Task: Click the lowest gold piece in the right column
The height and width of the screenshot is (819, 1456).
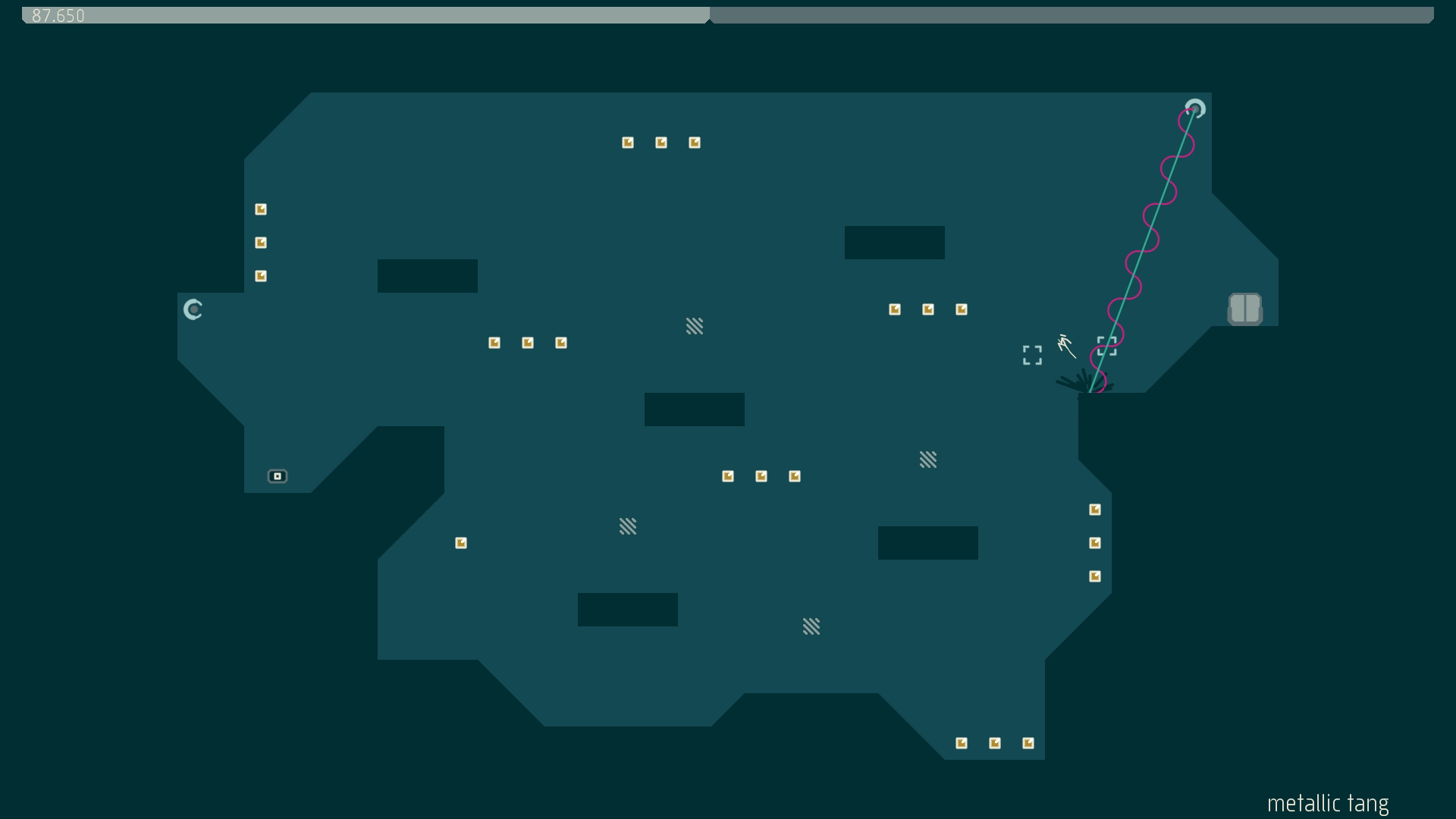Action: click(x=1094, y=576)
